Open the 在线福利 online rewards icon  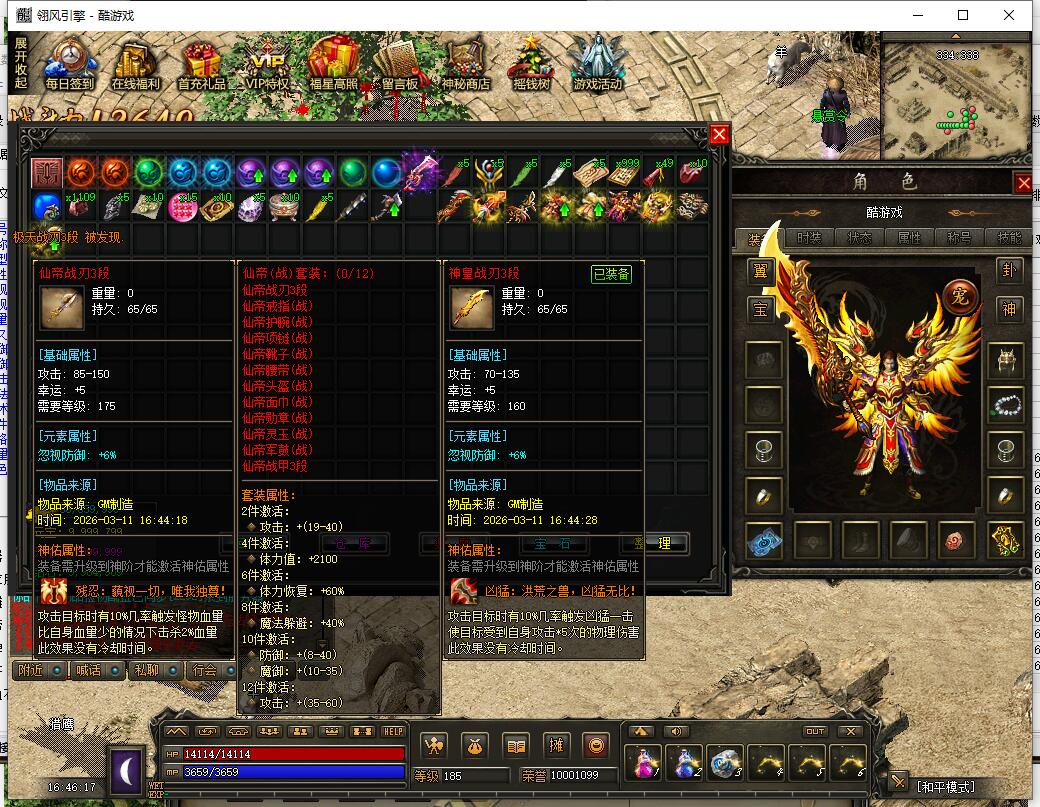point(135,65)
